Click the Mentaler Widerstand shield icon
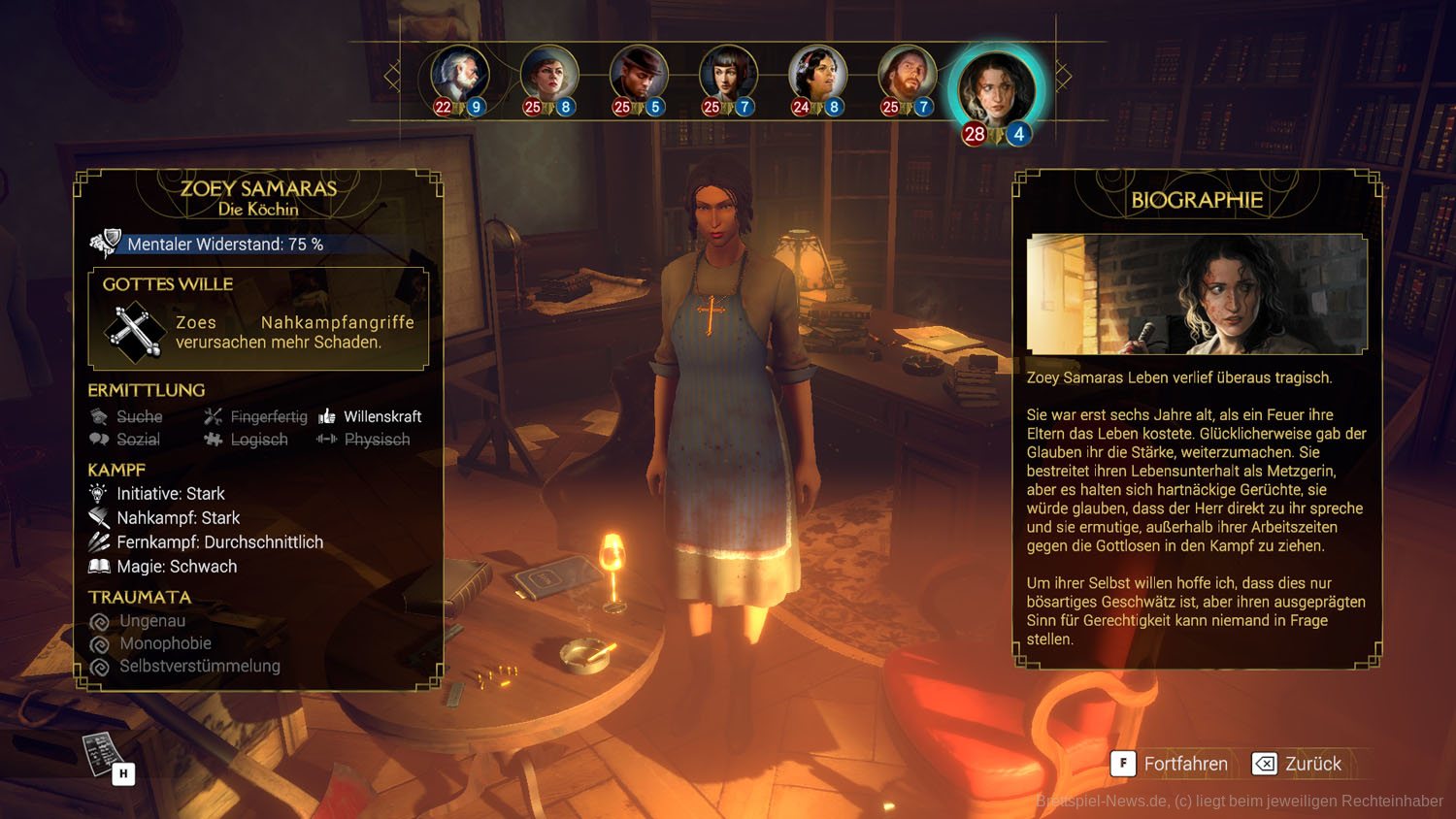 (105, 244)
